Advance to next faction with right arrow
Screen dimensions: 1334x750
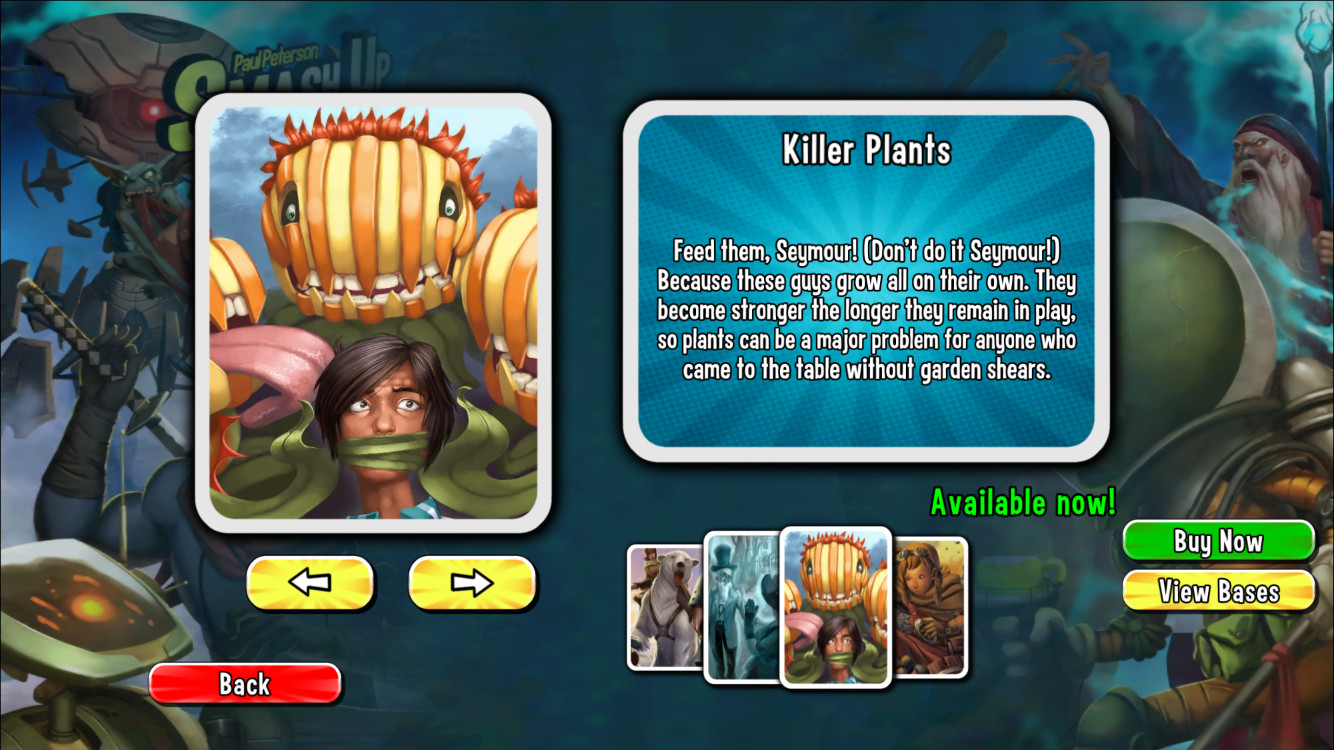(x=471, y=583)
